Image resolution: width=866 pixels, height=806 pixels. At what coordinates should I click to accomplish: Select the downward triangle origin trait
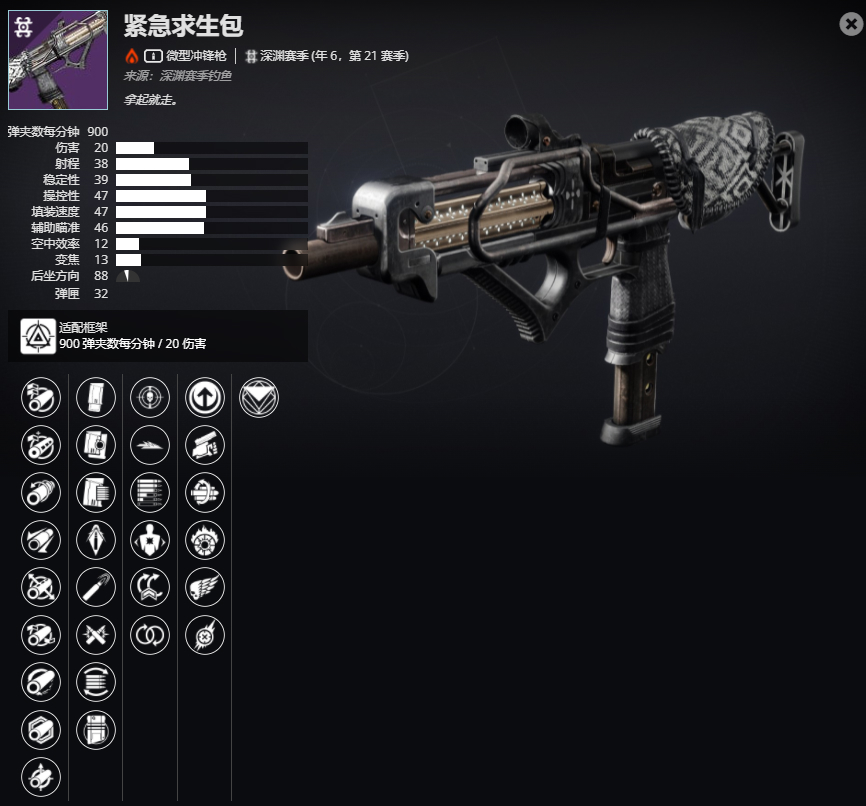point(260,398)
